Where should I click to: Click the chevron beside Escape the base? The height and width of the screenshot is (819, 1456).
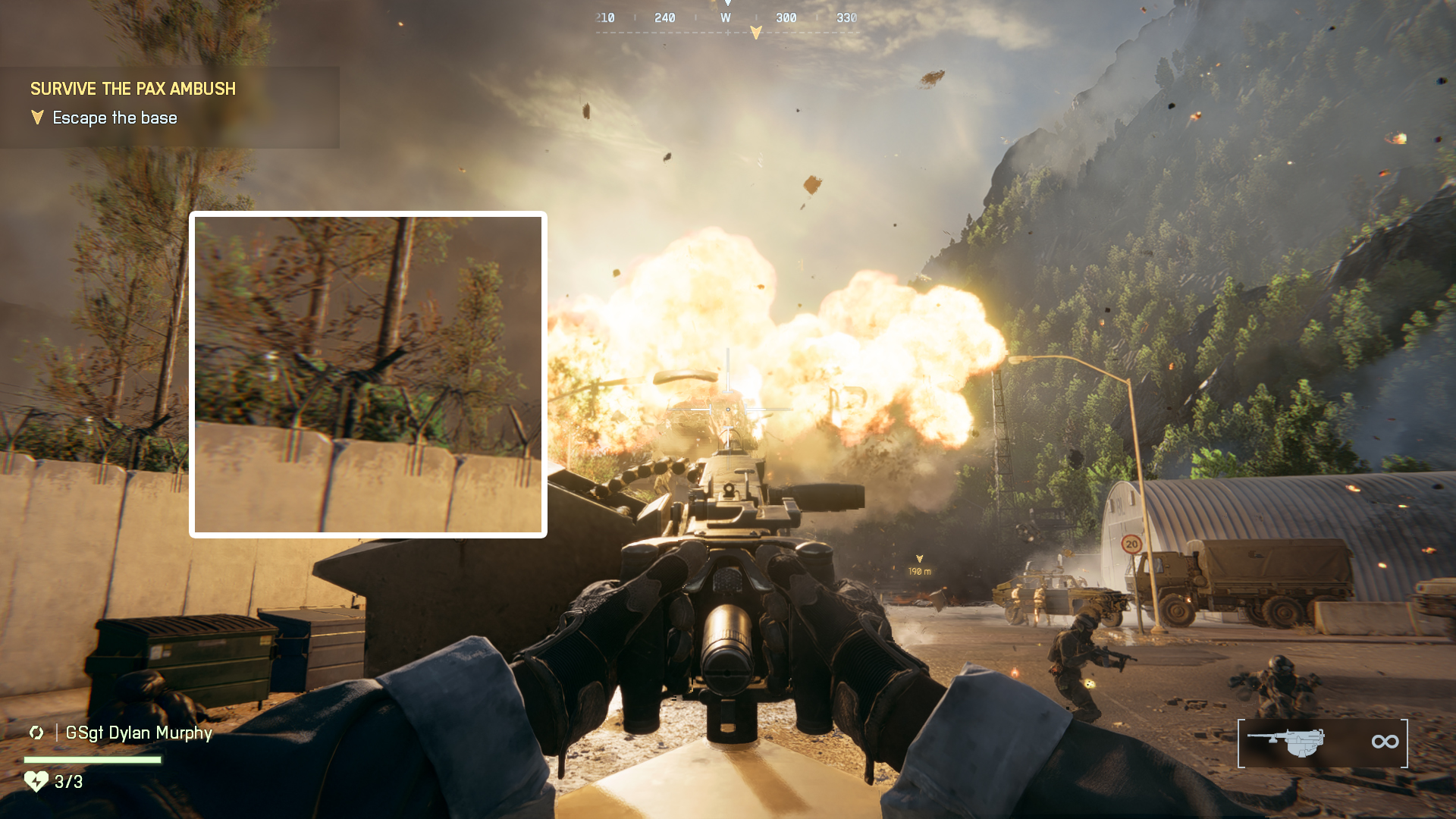[36, 118]
